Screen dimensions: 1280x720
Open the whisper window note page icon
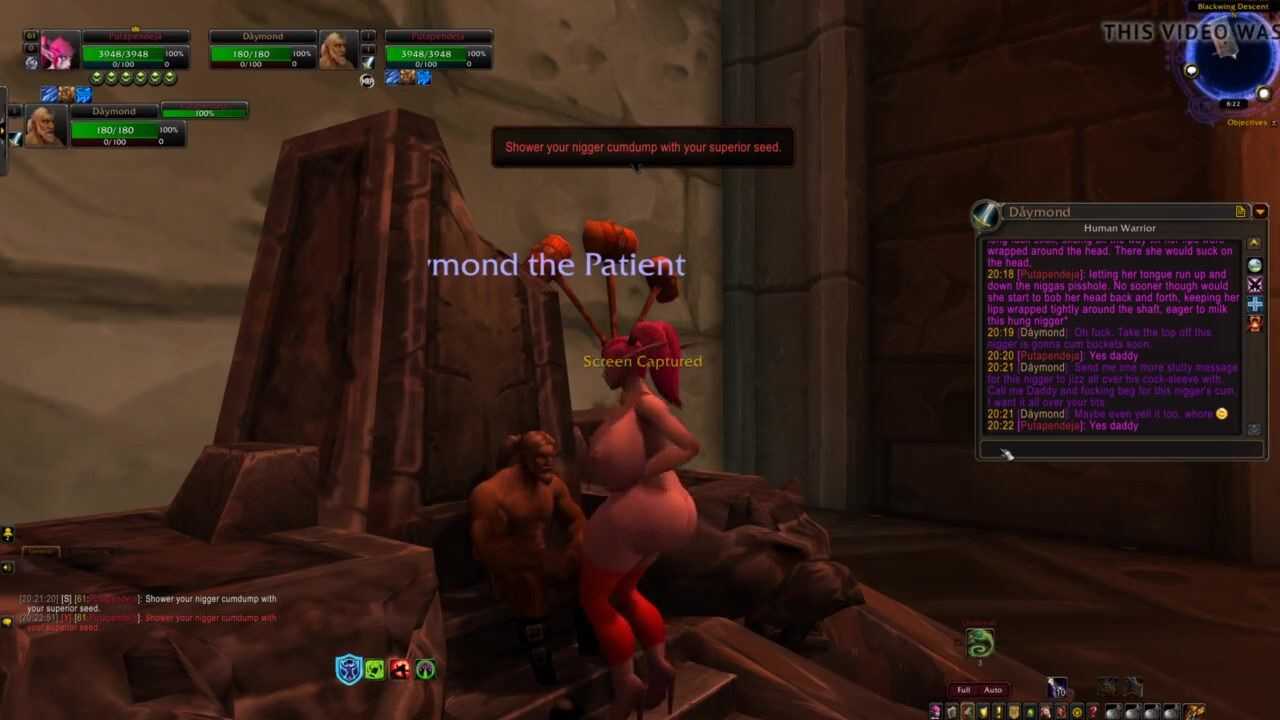click(1241, 212)
